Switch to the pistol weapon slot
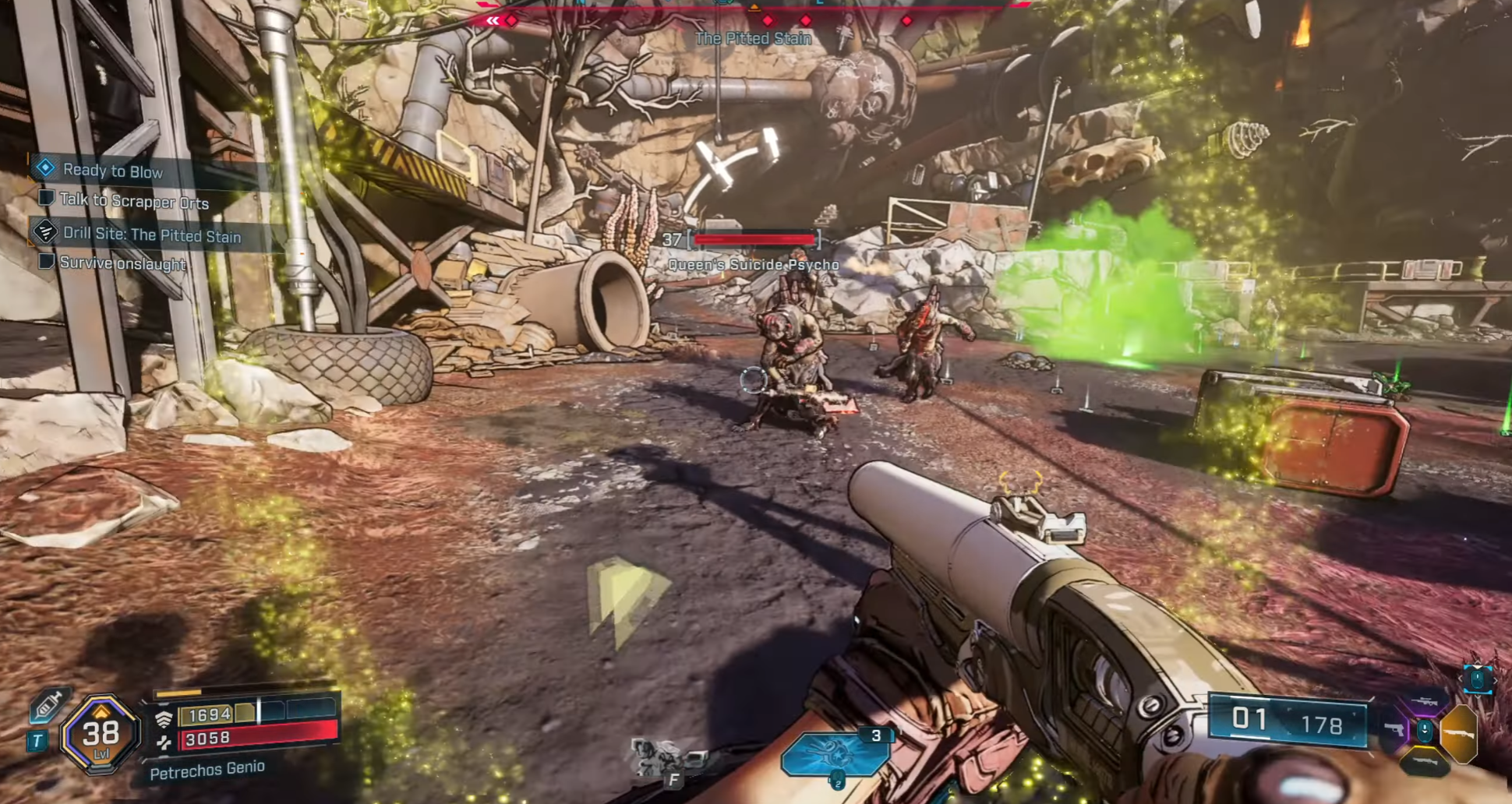1512x804 pixels. click(1393, 730)
